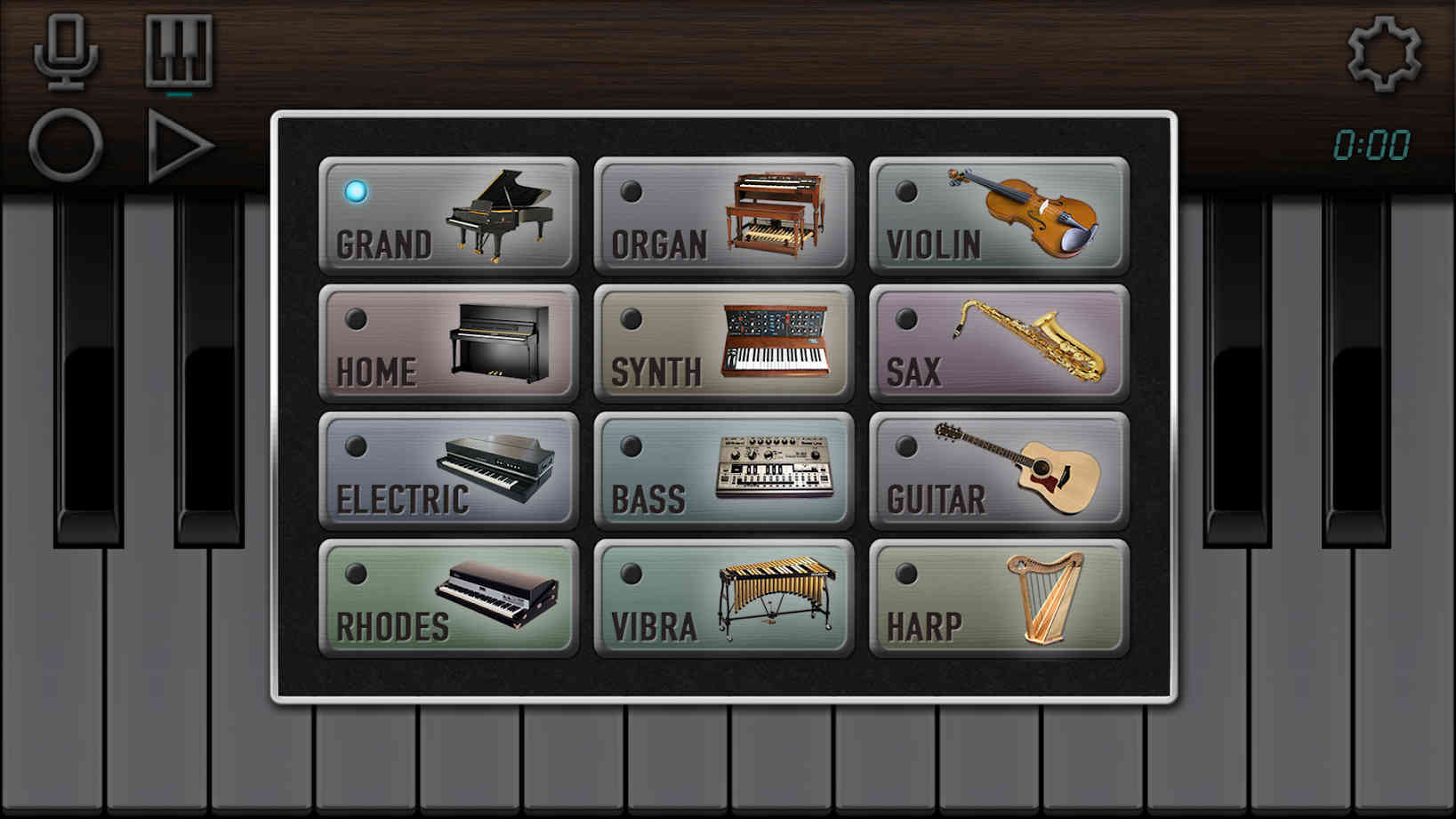Viewport: 1456px width, 819px height.
Task: Start recording with the circle button
Action: [x=66, y=146]
